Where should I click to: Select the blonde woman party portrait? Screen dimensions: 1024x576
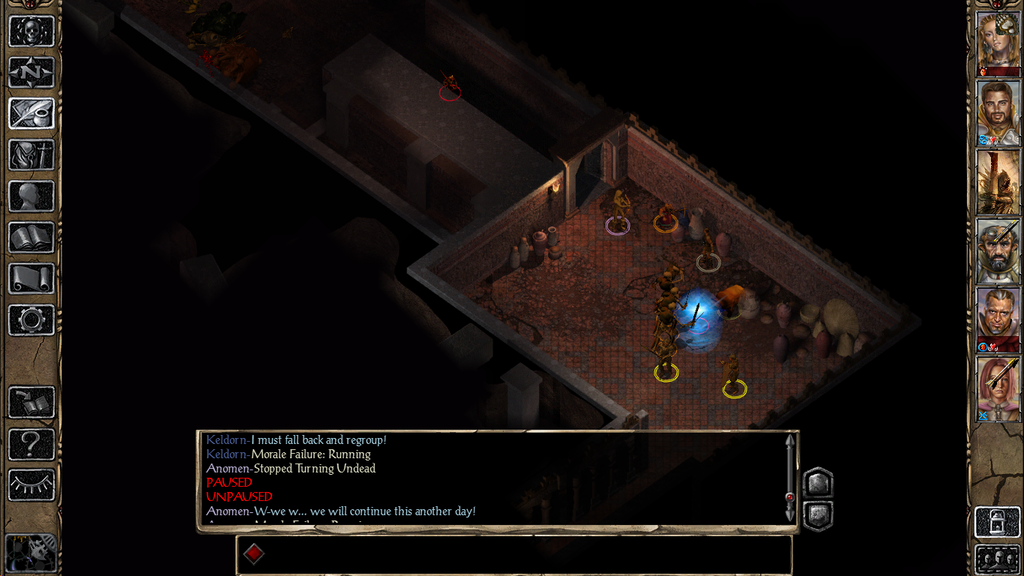click(997, 41)
